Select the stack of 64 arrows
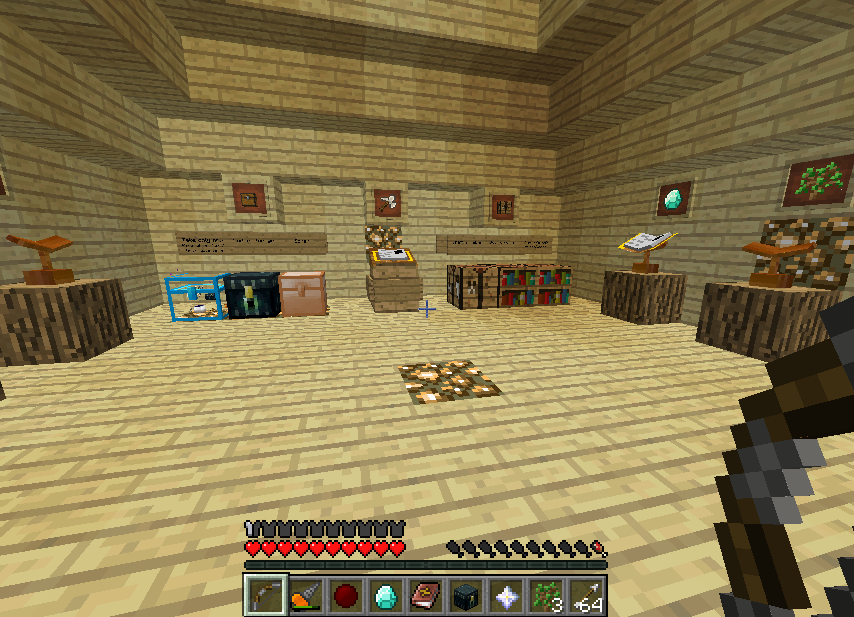Screen dimensions: 854x617 click(586, 596)
